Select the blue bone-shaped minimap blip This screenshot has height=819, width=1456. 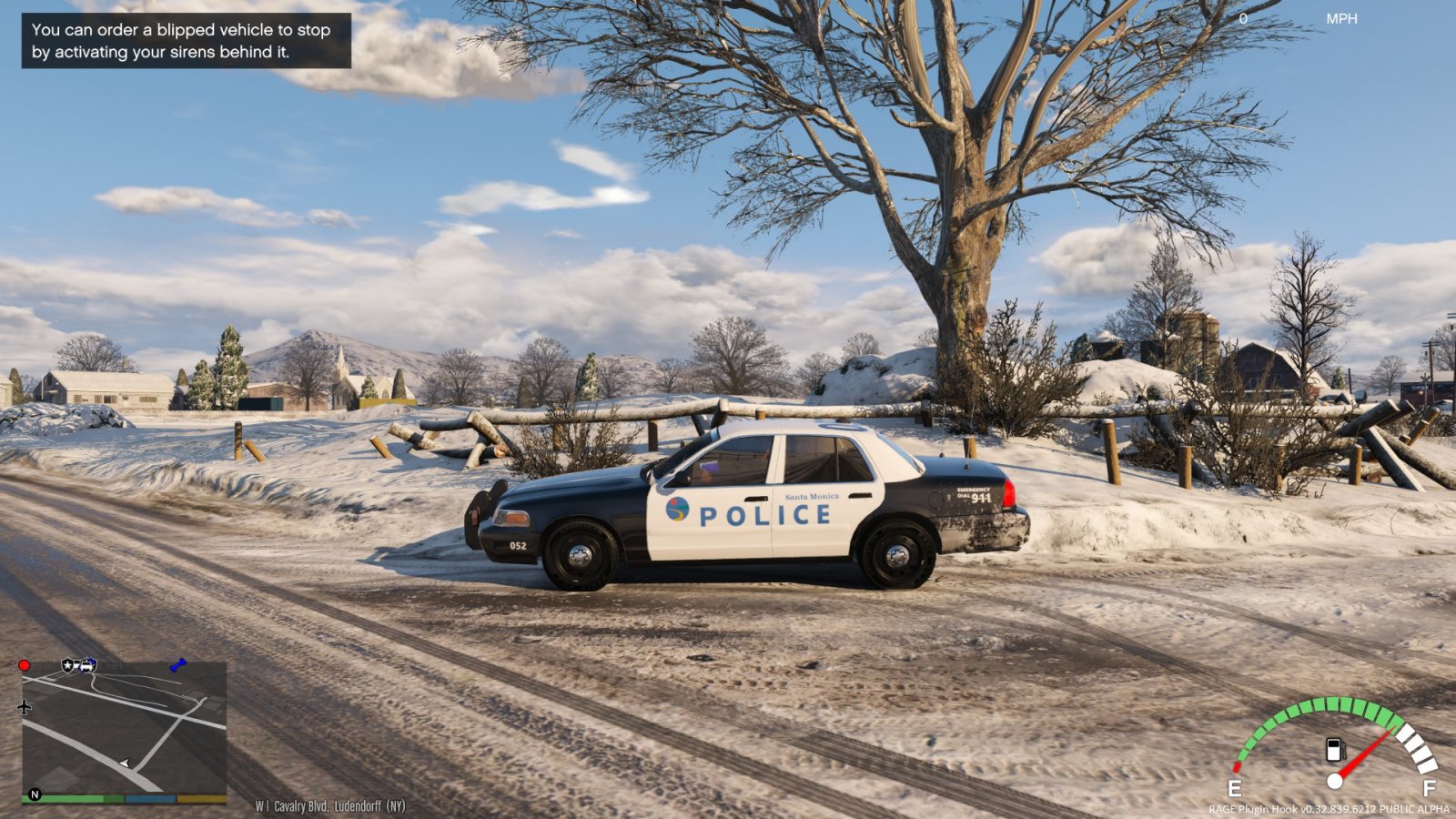point(177,665)
